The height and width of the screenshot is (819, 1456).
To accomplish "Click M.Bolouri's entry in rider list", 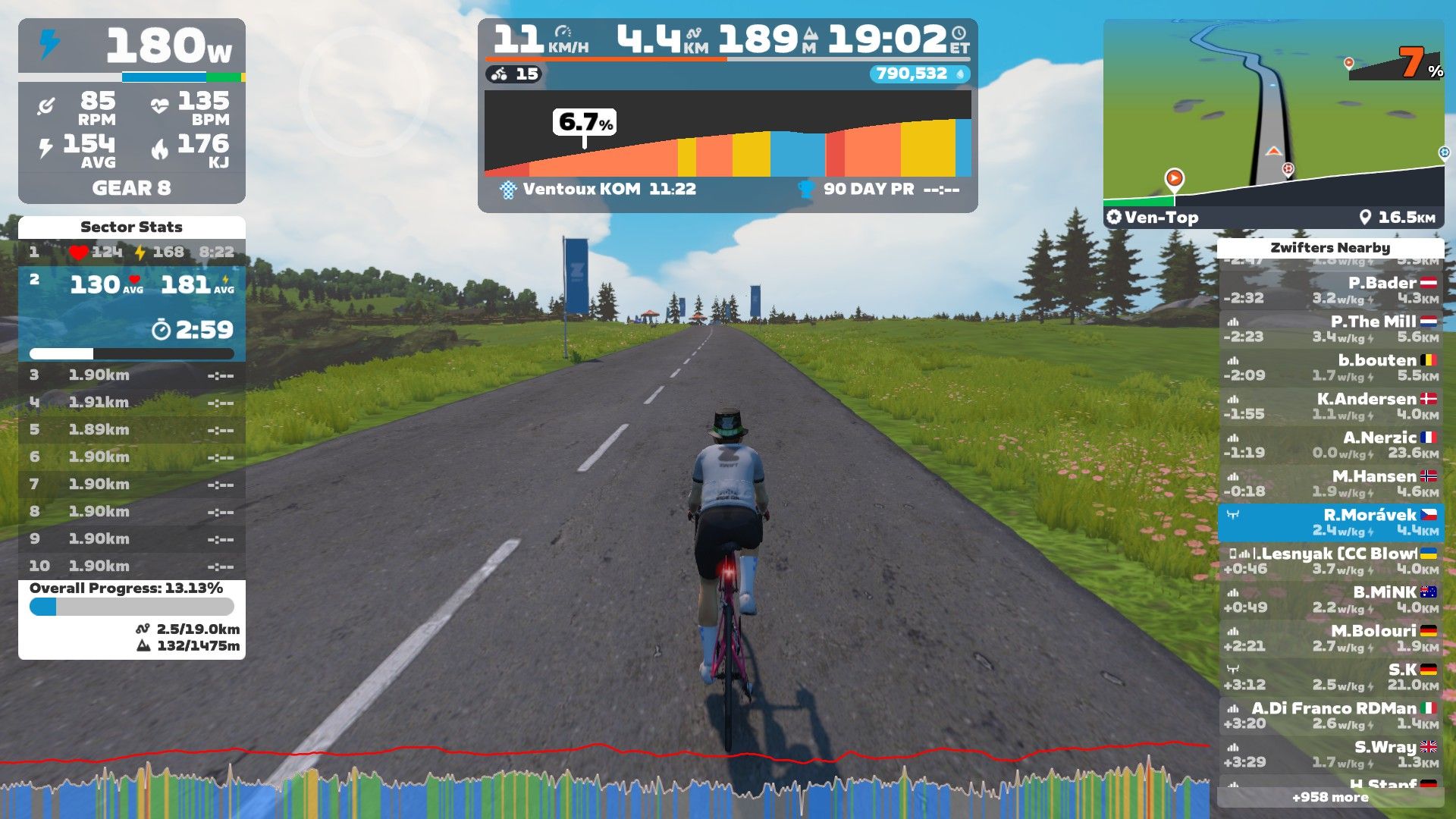I will click(x=1330, y=639).
